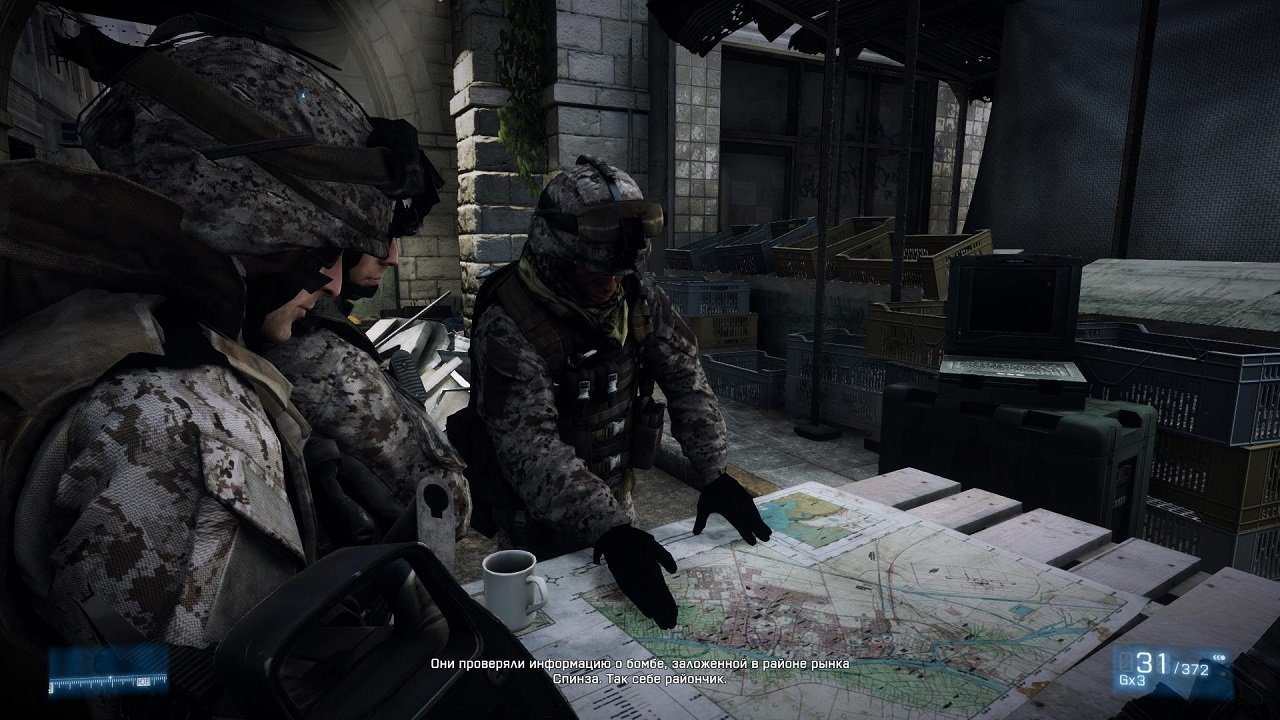
Task: Click the subtitle word Спинза
Action: point(572,676)
